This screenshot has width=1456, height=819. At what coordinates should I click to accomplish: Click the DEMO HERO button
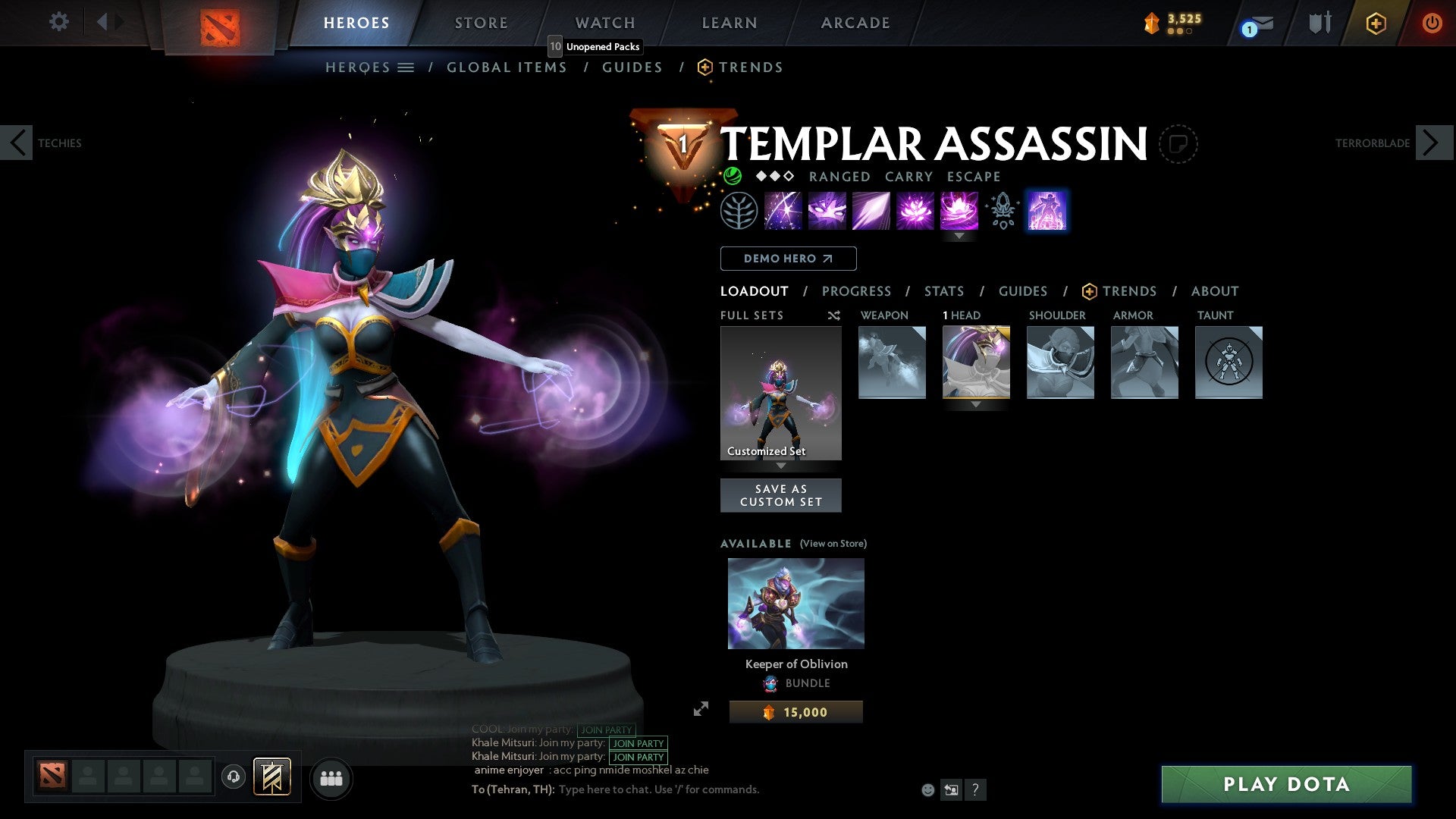coord(788,259)
